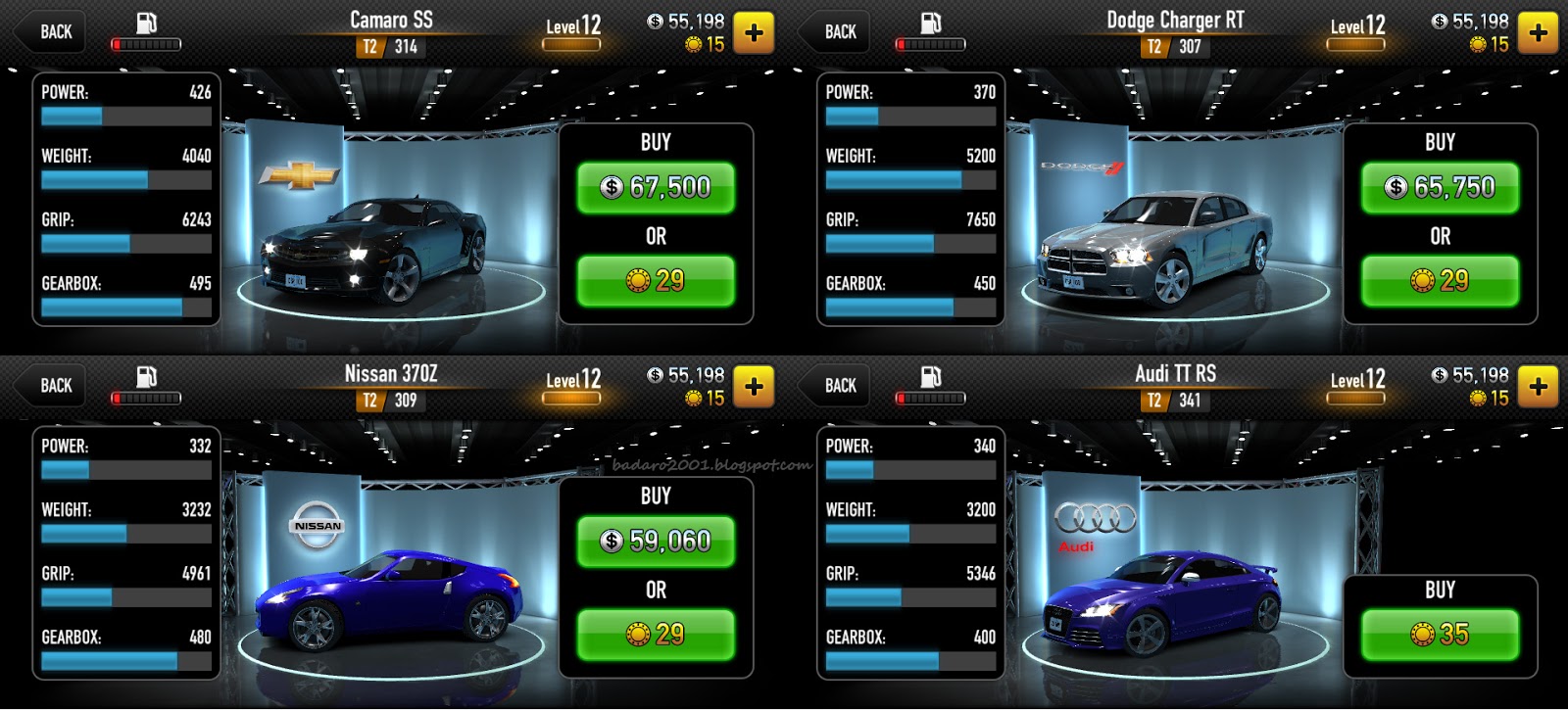The height and width of the screenshot is (710, 1568).
Task: Purchase the Dodge Charger RT with 29 gold
Action: (1439, 281)
